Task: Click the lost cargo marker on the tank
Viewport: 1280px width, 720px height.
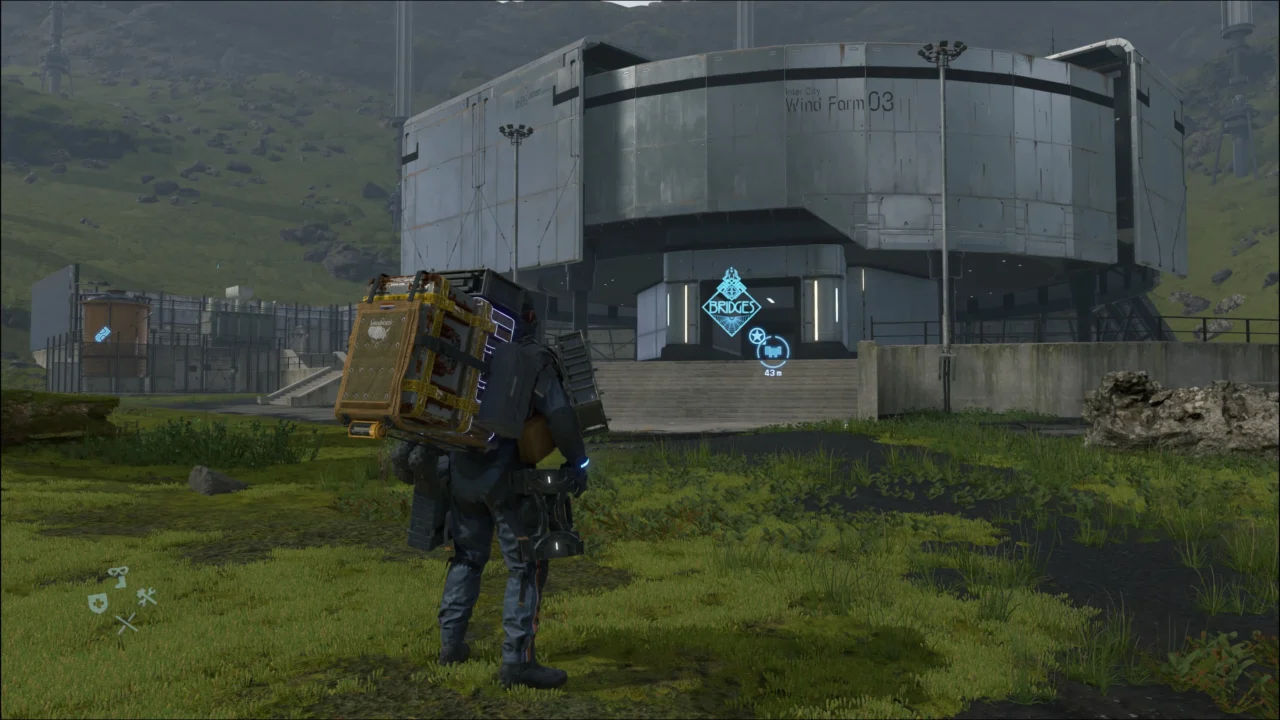Action: 102,335
